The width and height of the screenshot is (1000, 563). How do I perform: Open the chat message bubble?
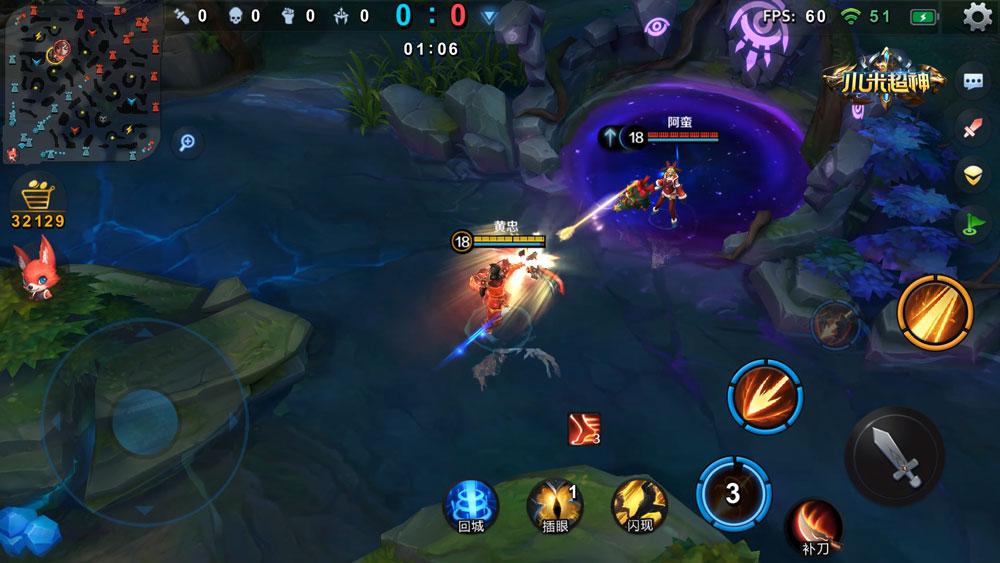tap(972, 82)
